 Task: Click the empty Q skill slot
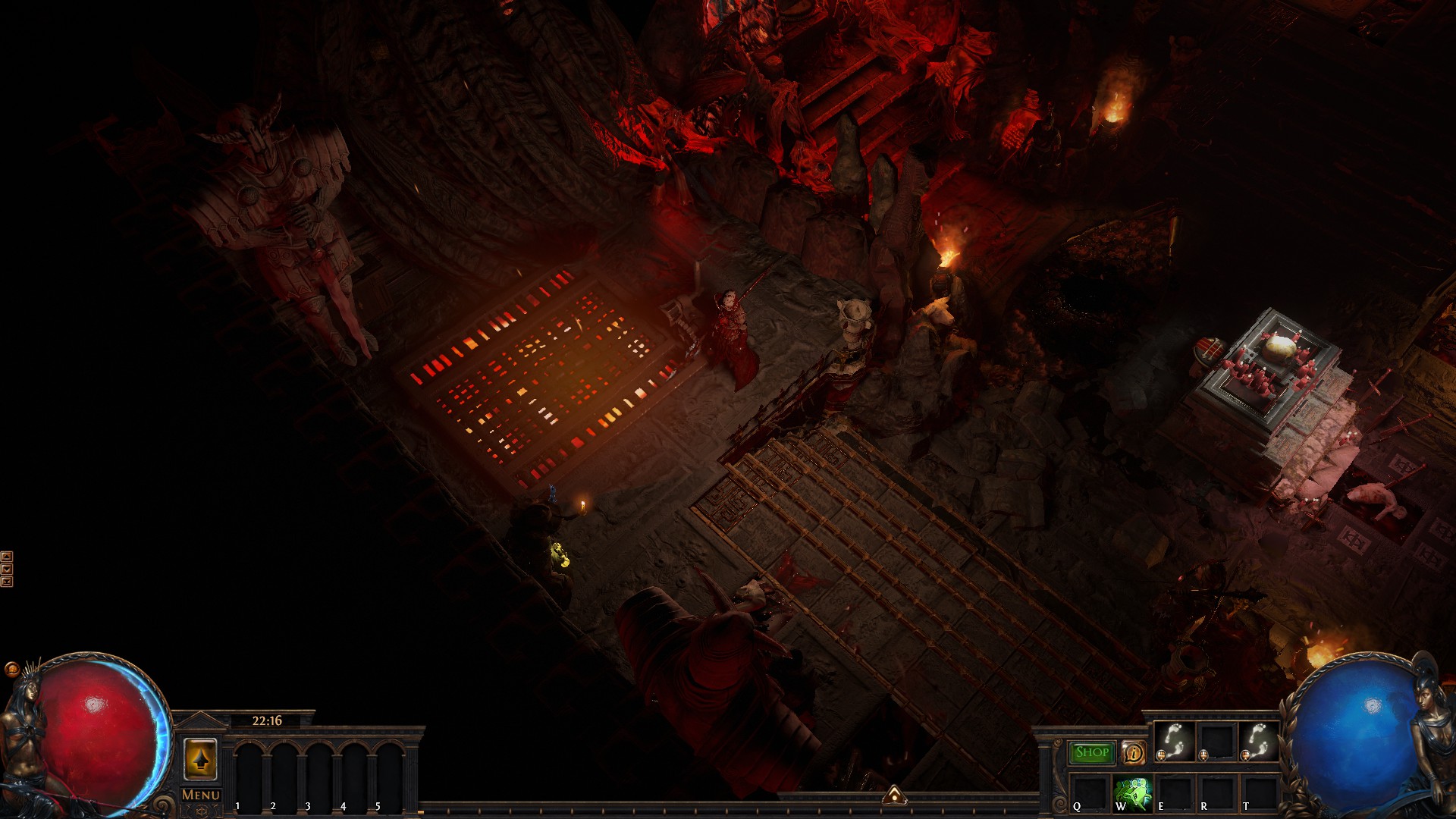click(x=1089, y=795)
